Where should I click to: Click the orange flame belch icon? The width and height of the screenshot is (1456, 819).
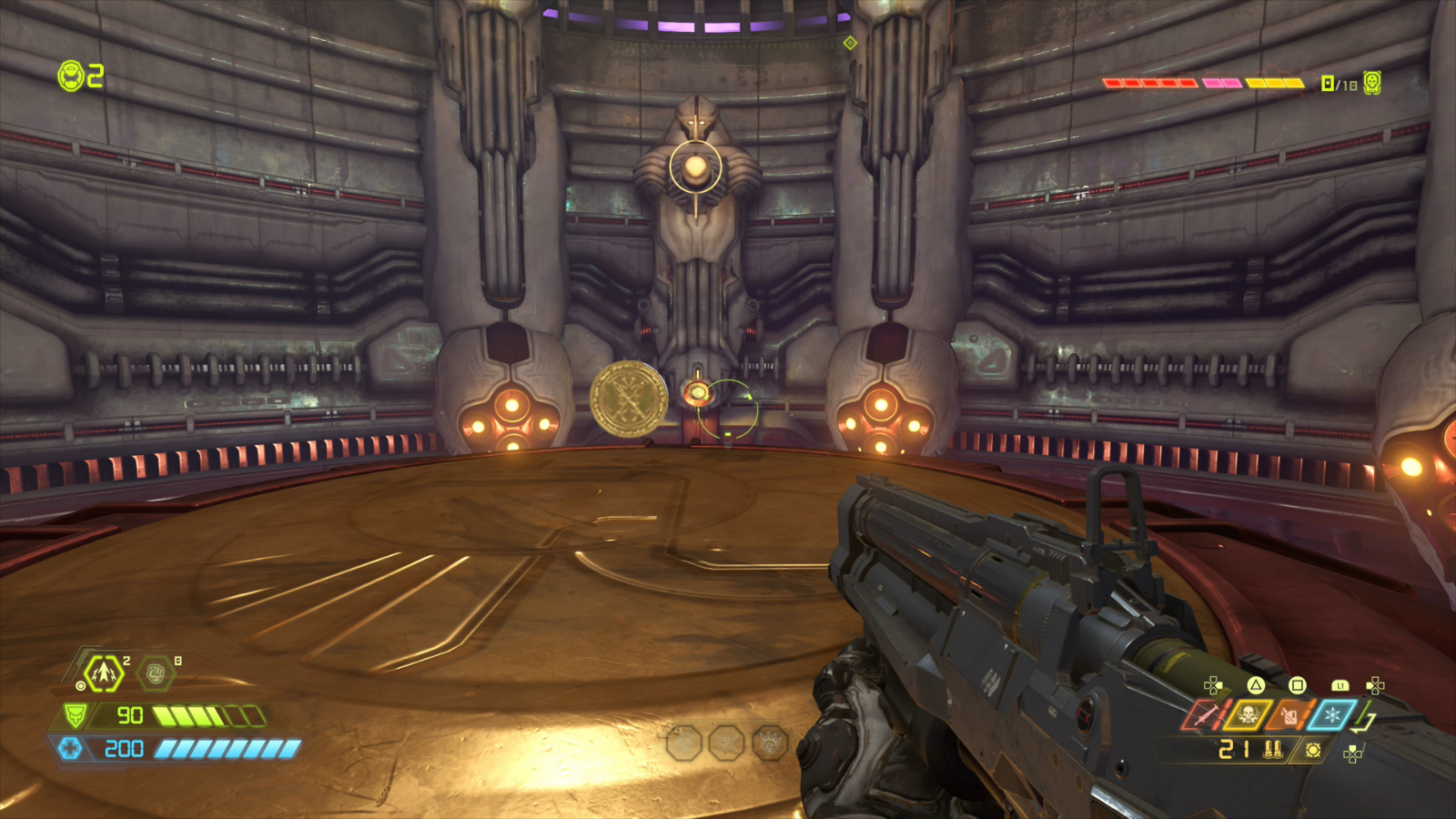coord(1289,714)
